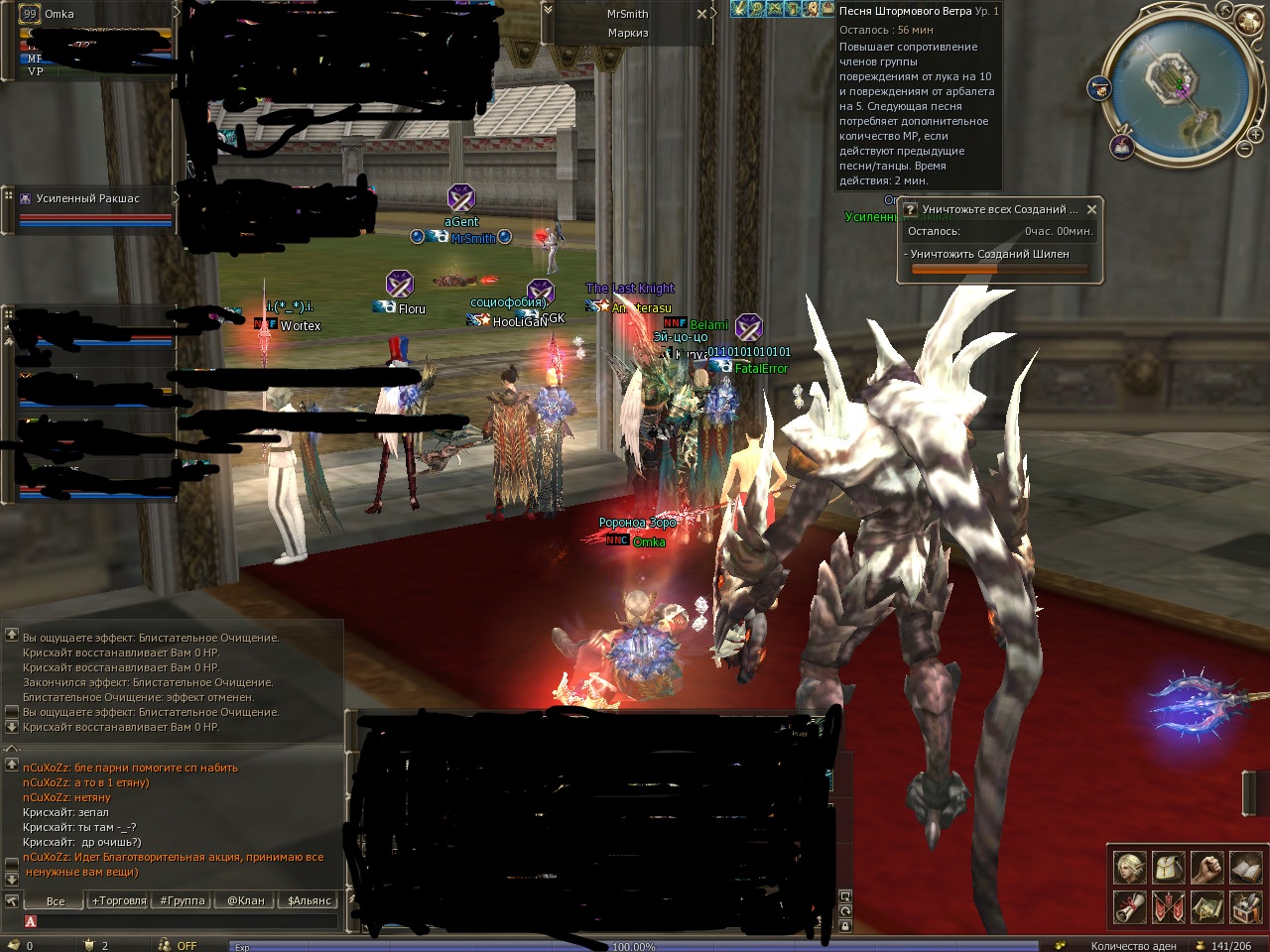The height and width of the screenshot is (952, 1270).
Task: Close the Уничтожьте всех Созданий quest tracker
Action: (1091, 209)
